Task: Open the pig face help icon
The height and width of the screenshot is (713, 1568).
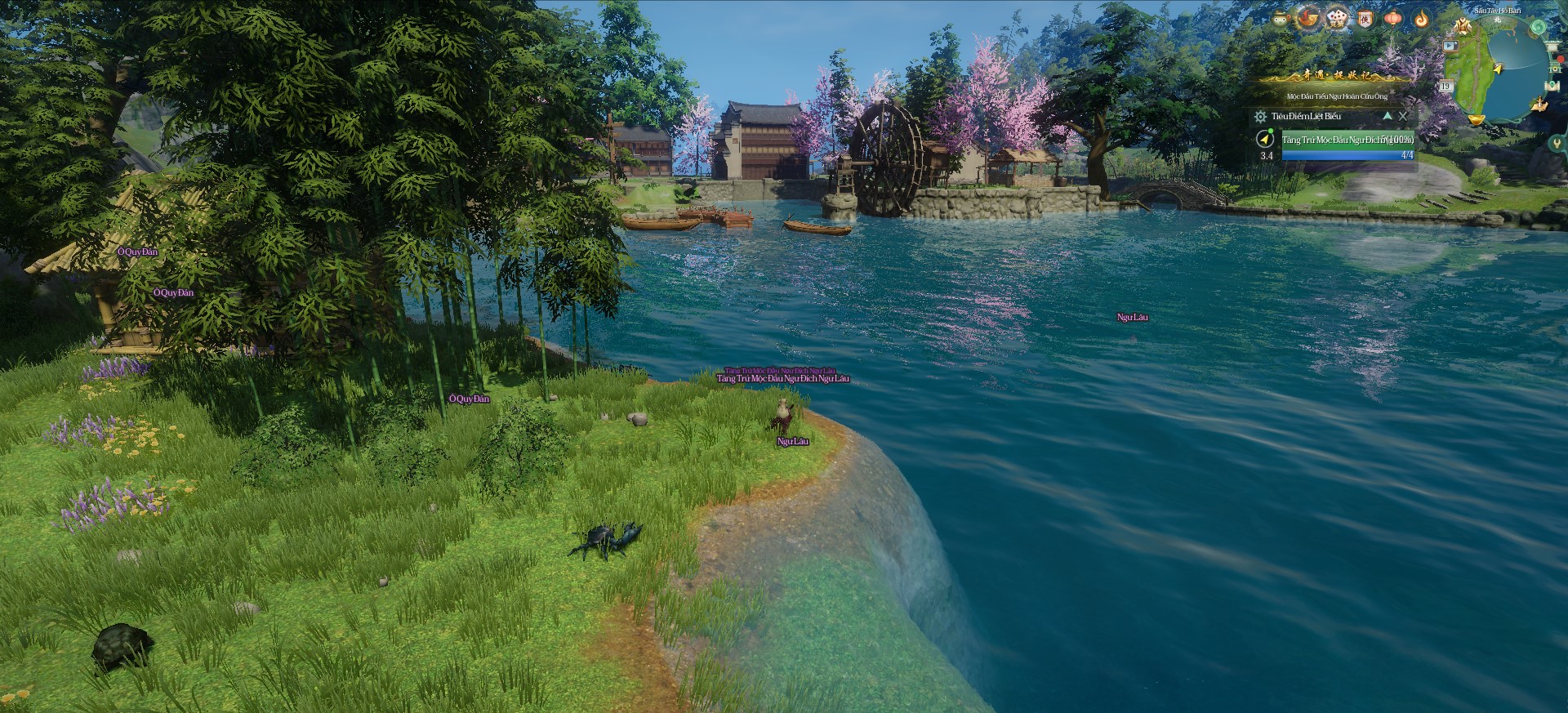Action: coord(1281,18)
